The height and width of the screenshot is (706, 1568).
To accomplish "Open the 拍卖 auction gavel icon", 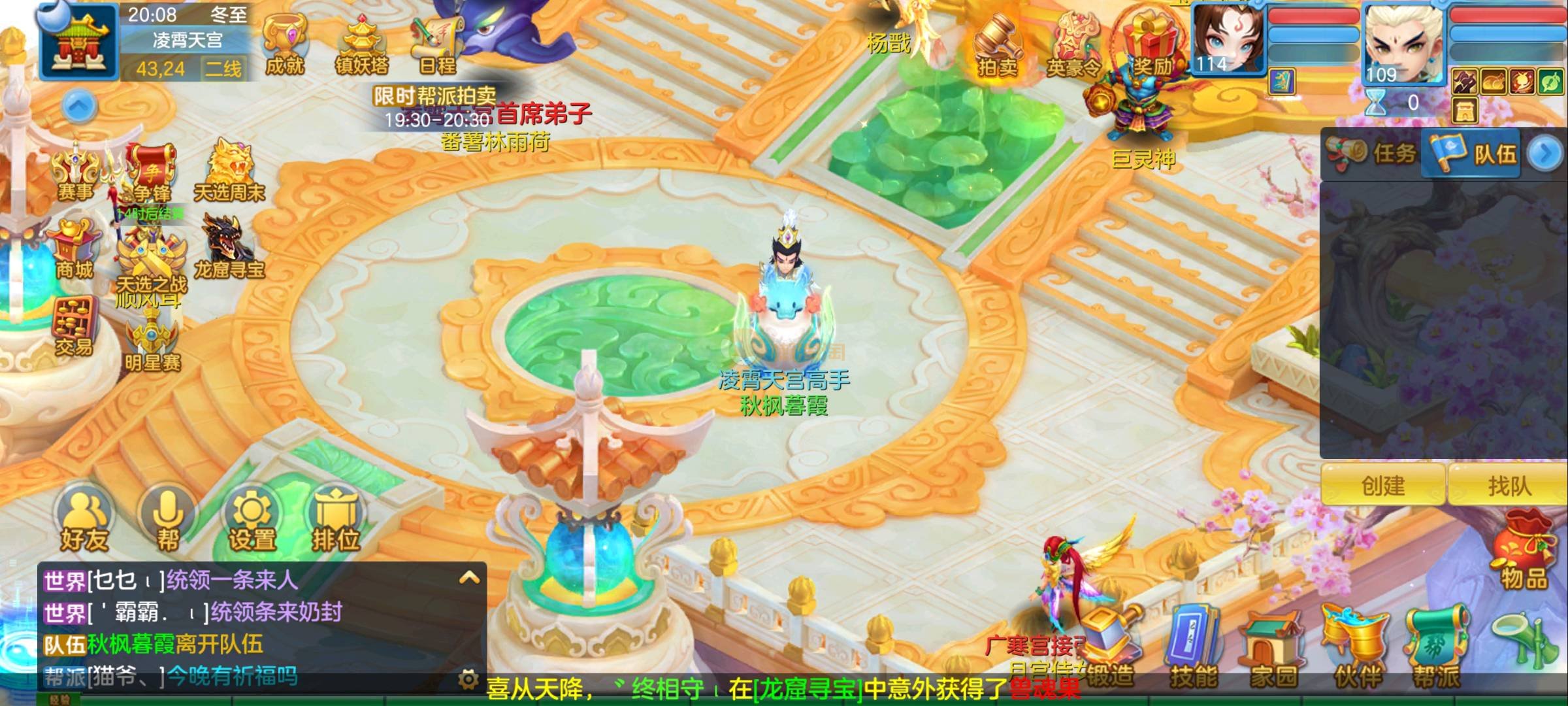I will 997,46.
